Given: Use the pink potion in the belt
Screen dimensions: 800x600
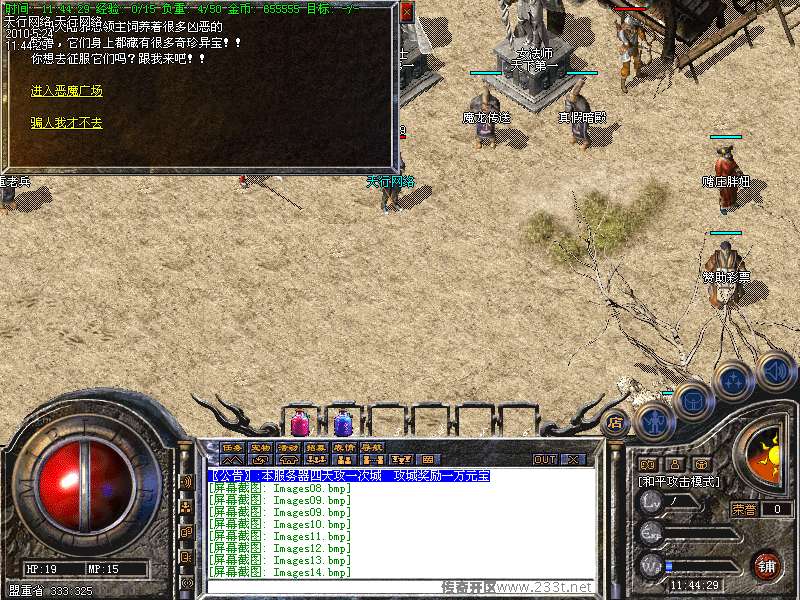Looking at the screenshot, I should click(299, 423).
